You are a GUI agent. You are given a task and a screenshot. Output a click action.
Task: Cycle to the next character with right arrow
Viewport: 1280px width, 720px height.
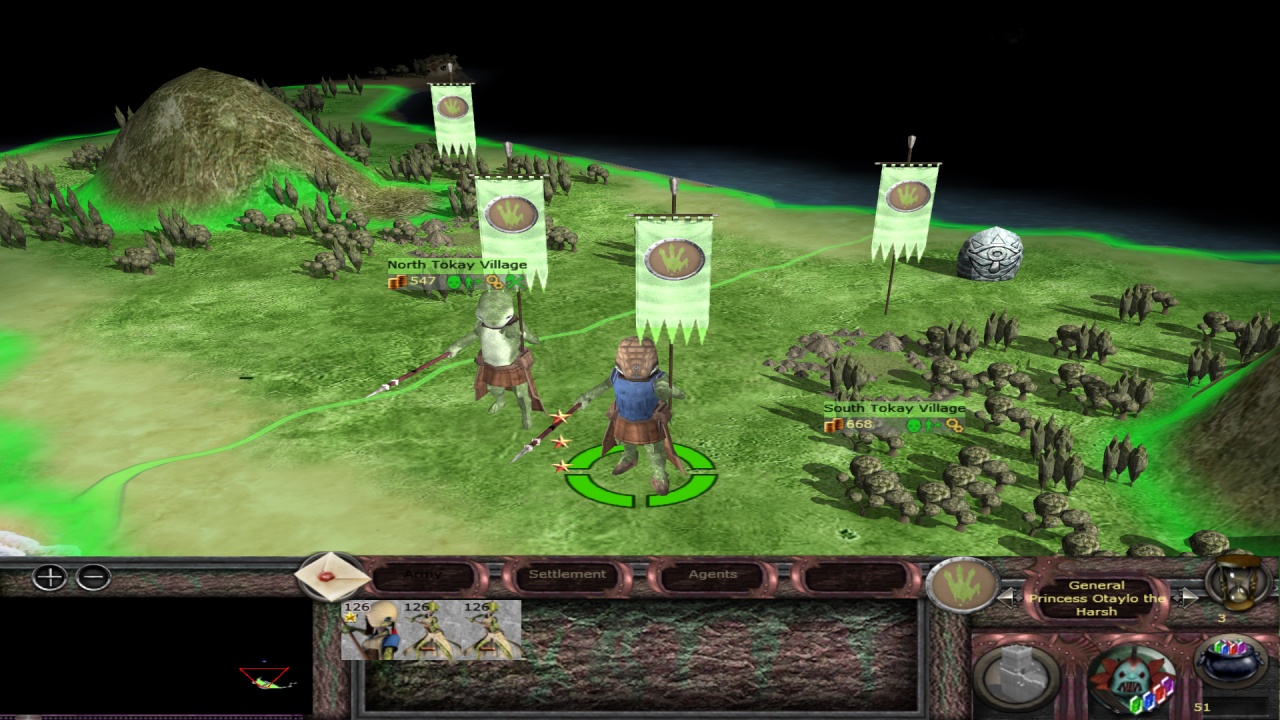pos(1186,598)
